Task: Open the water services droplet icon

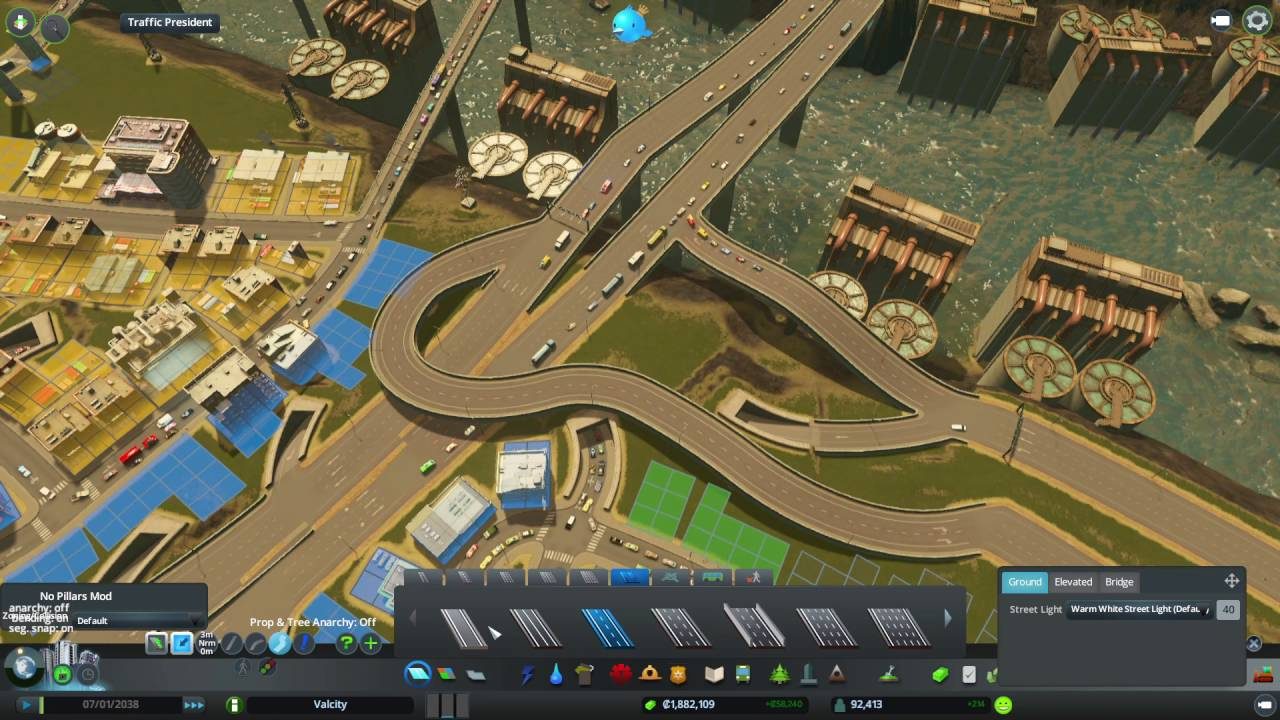Action: coord(557,674)
